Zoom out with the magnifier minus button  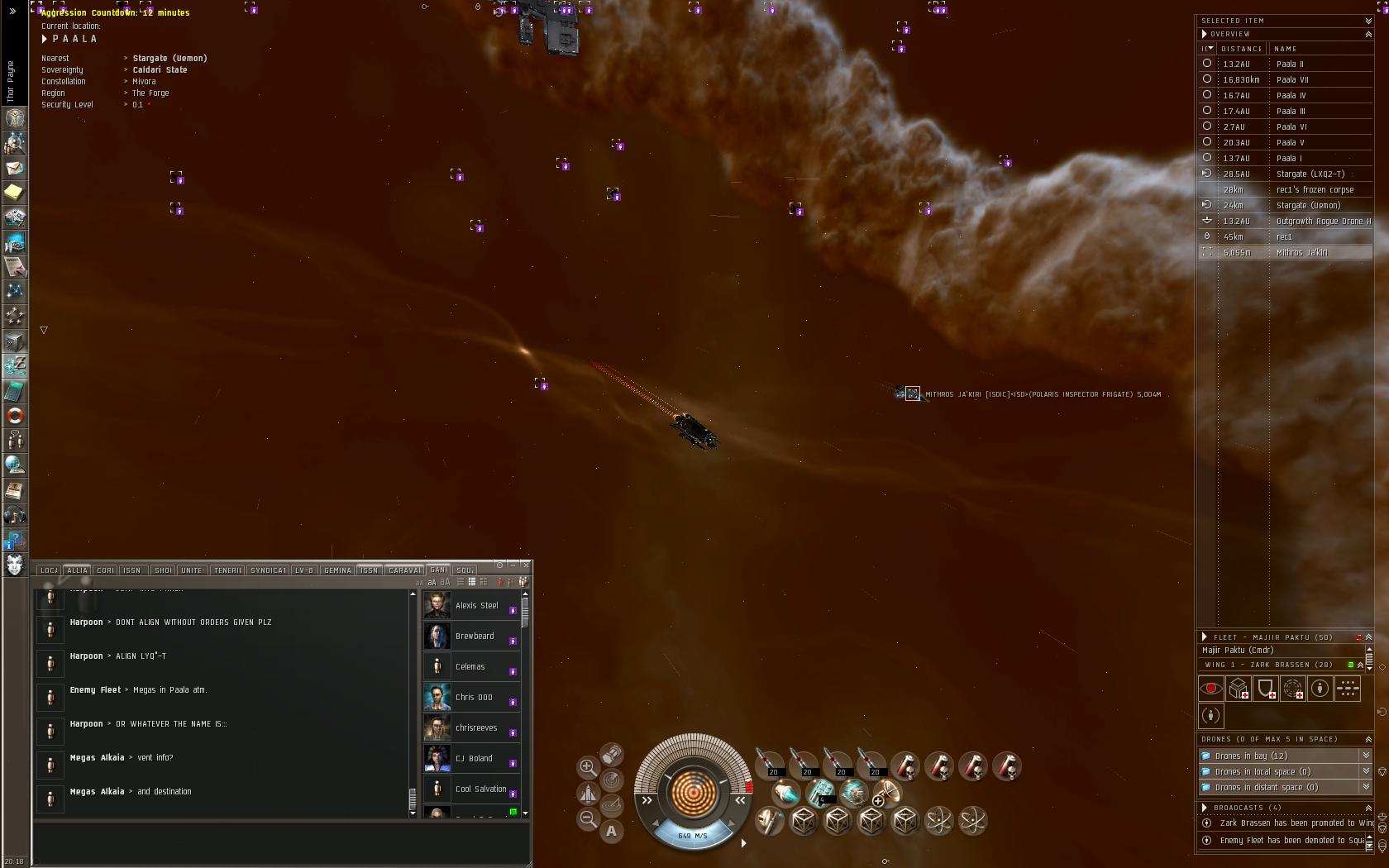(588, 819)
